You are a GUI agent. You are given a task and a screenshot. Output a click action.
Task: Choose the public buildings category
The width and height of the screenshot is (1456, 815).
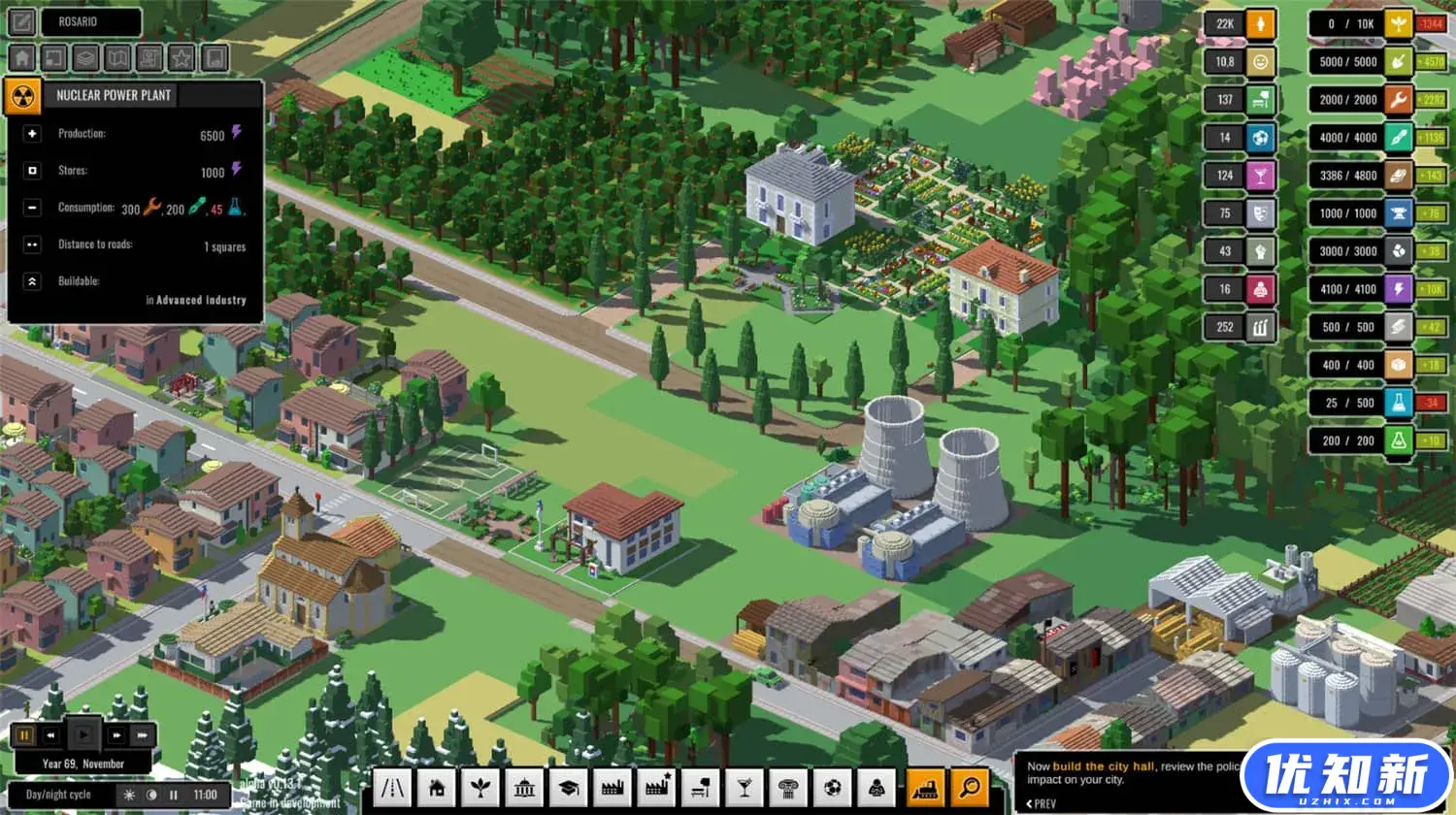(524, 788)
